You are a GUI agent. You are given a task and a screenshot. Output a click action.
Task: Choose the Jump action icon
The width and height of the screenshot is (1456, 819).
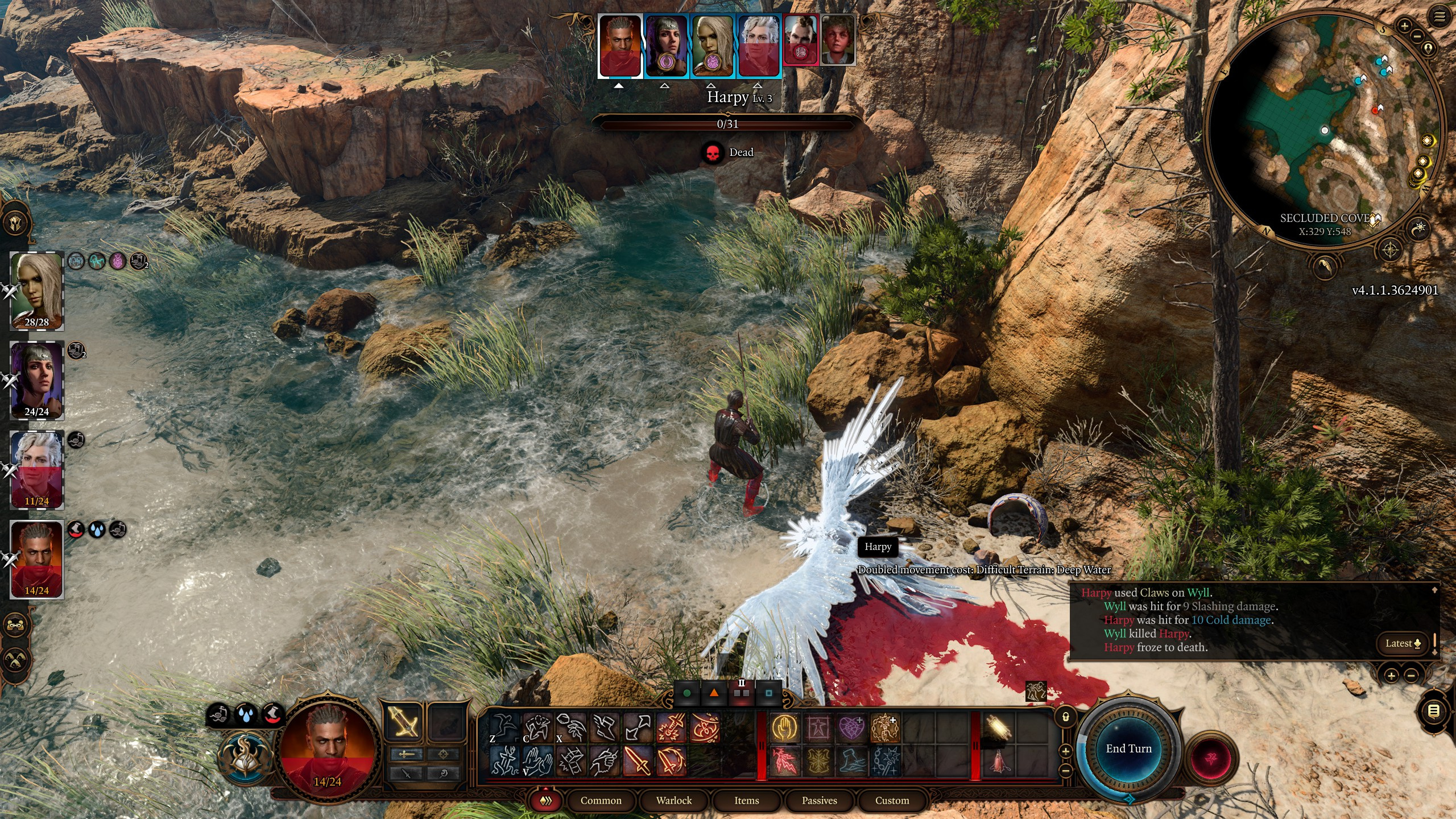pyautogui.click(x=504, y=728)
